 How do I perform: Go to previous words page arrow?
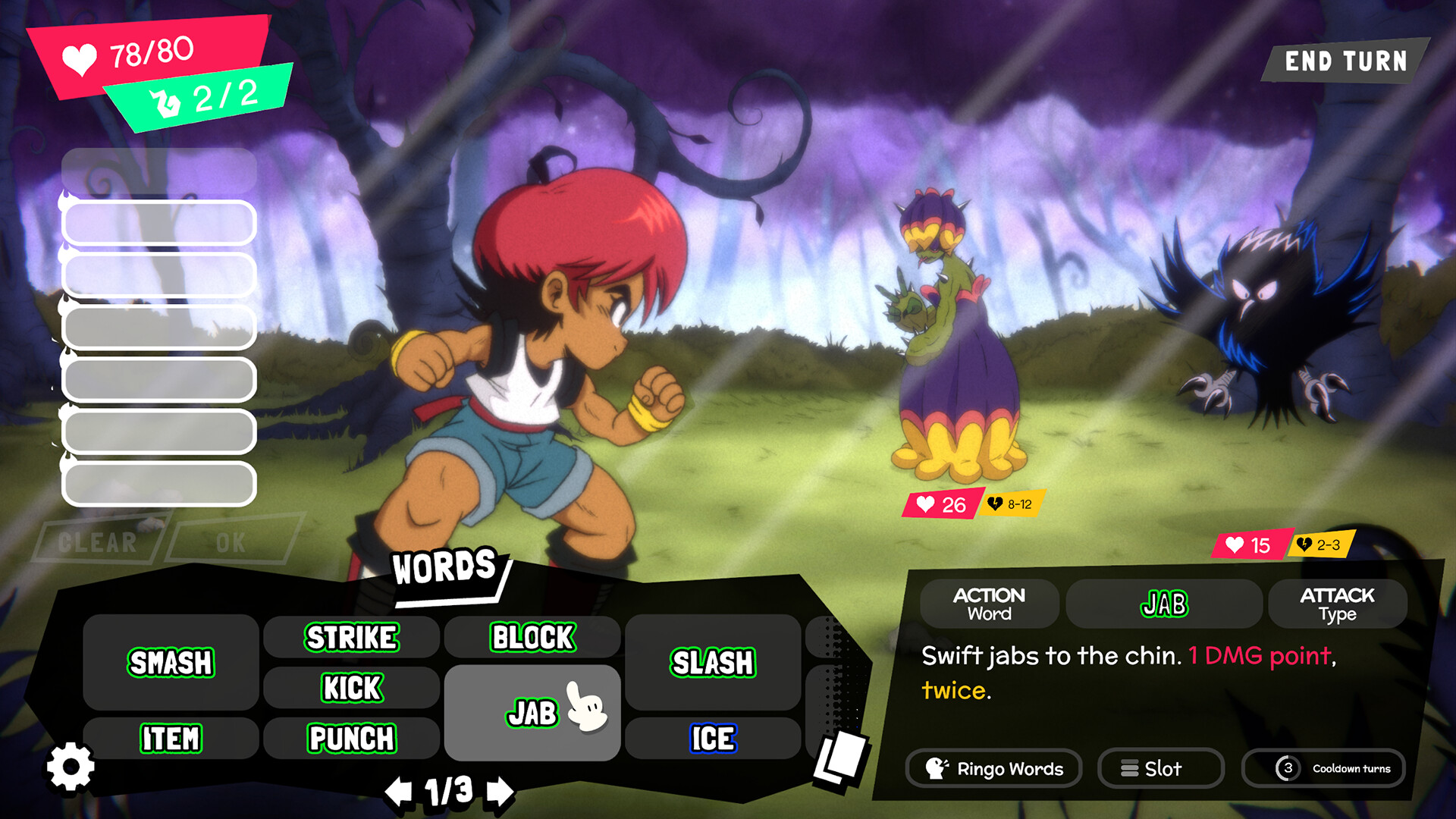(398, 792)
